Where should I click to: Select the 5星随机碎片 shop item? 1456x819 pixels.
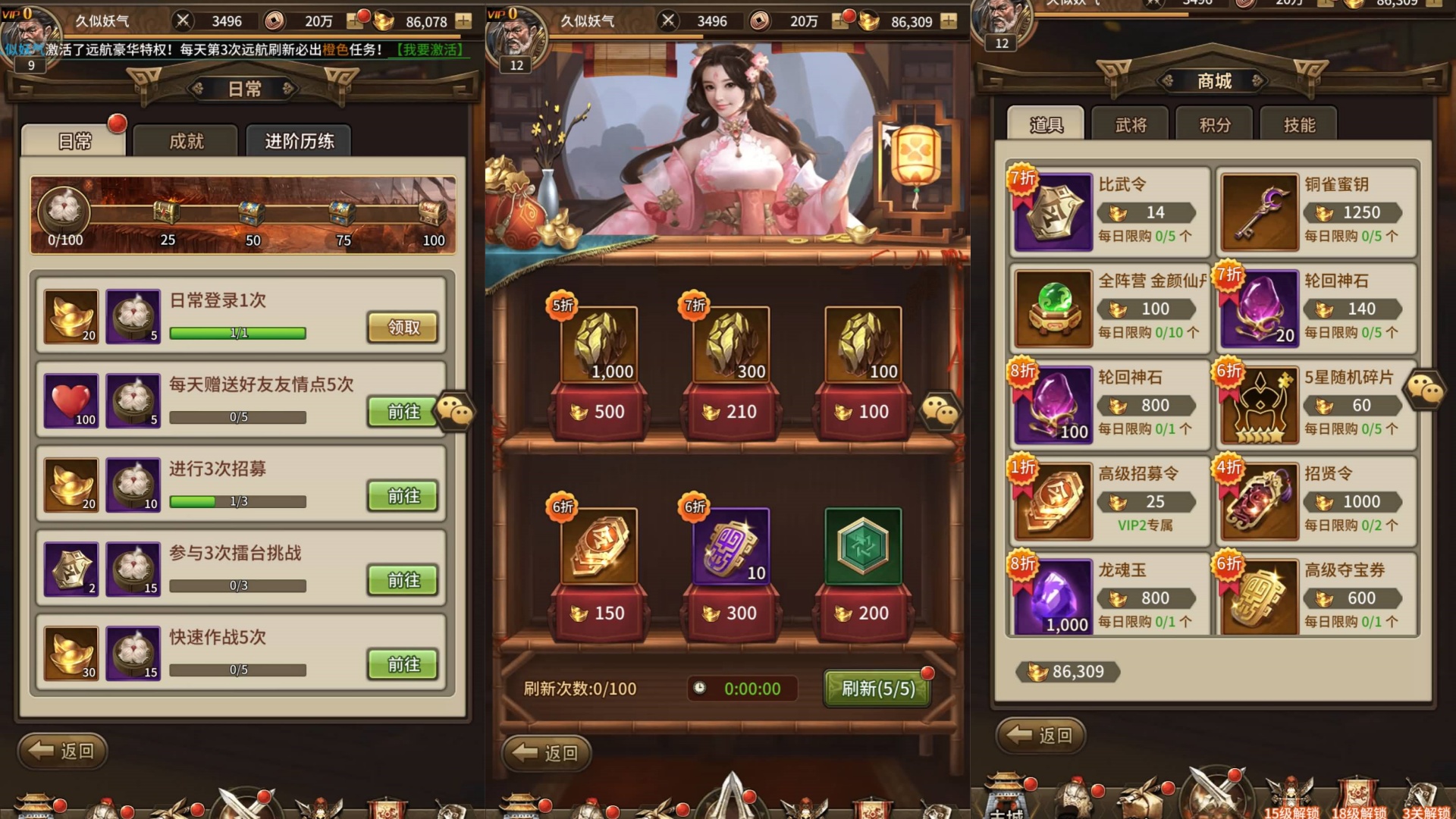click(1259, 404)
